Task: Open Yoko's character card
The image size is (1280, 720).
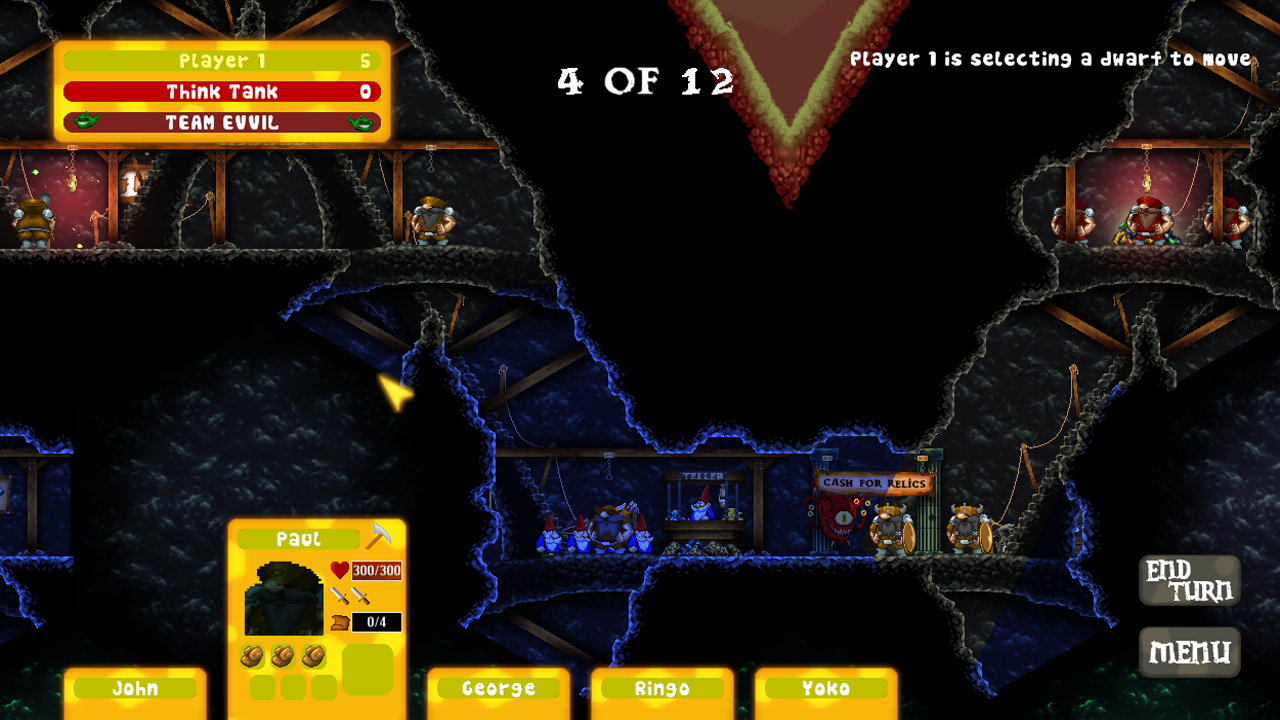Action: pos(826,688)
